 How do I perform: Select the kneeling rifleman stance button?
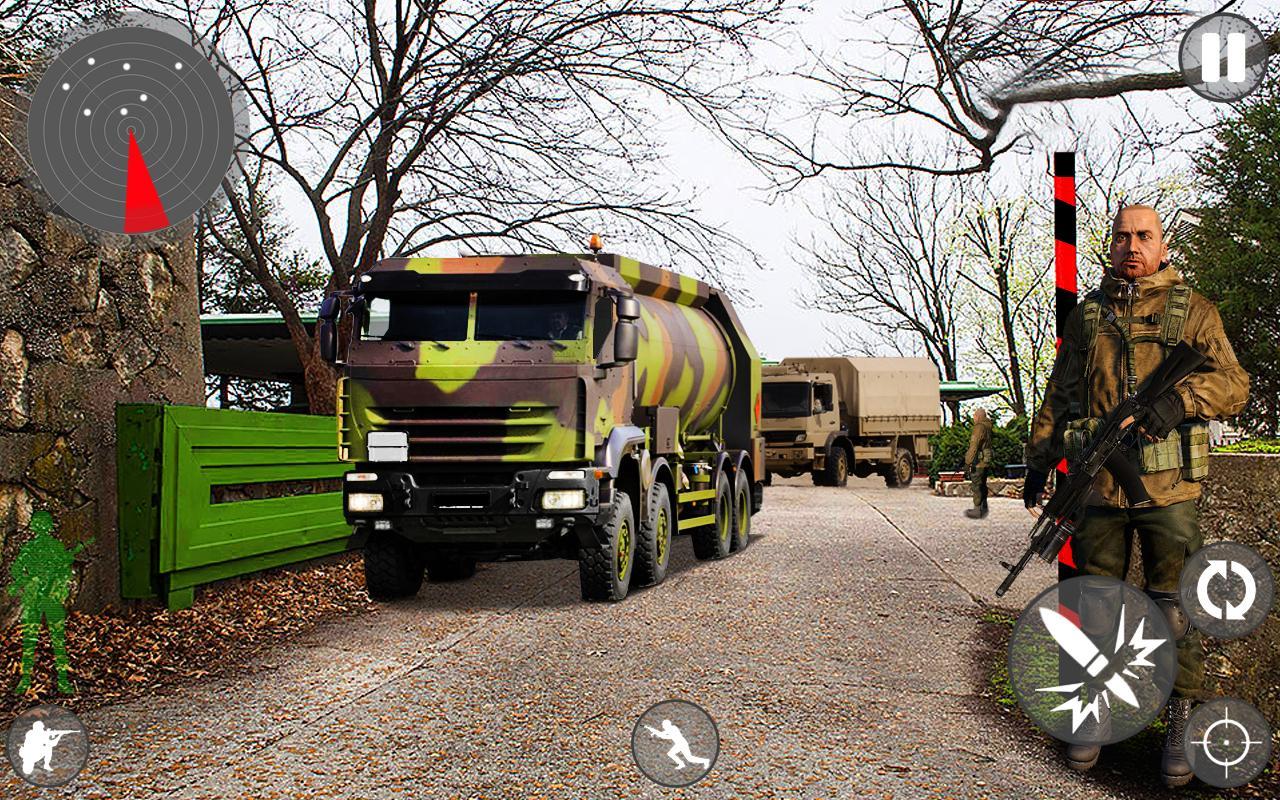tap(47, 744)
